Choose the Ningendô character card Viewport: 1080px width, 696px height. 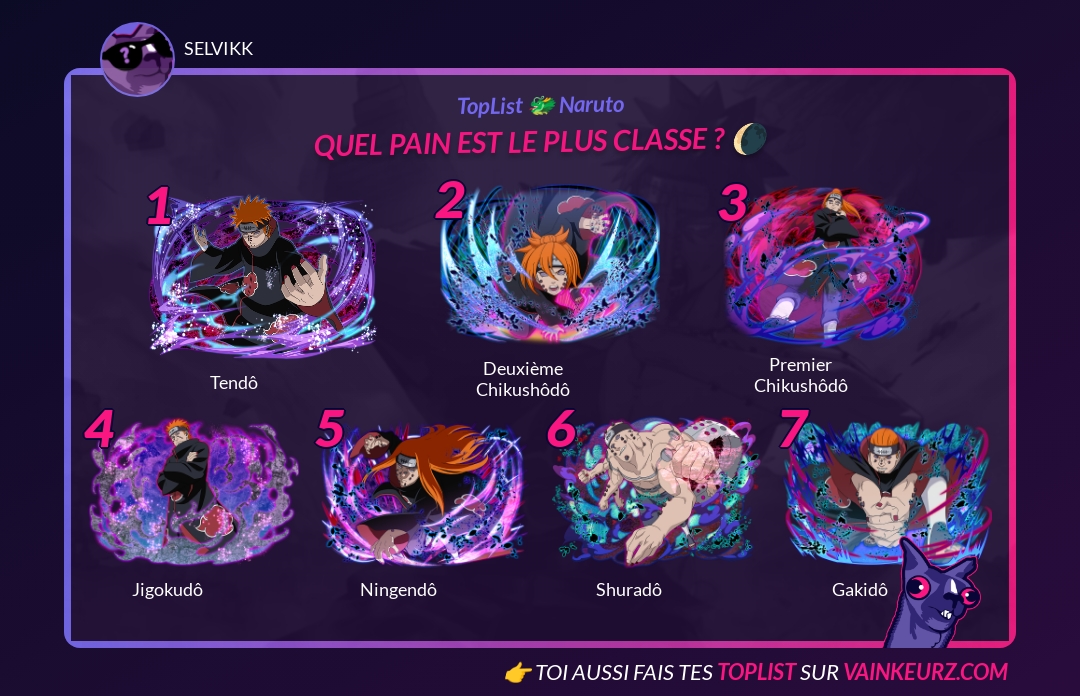(x=422, y=495)
